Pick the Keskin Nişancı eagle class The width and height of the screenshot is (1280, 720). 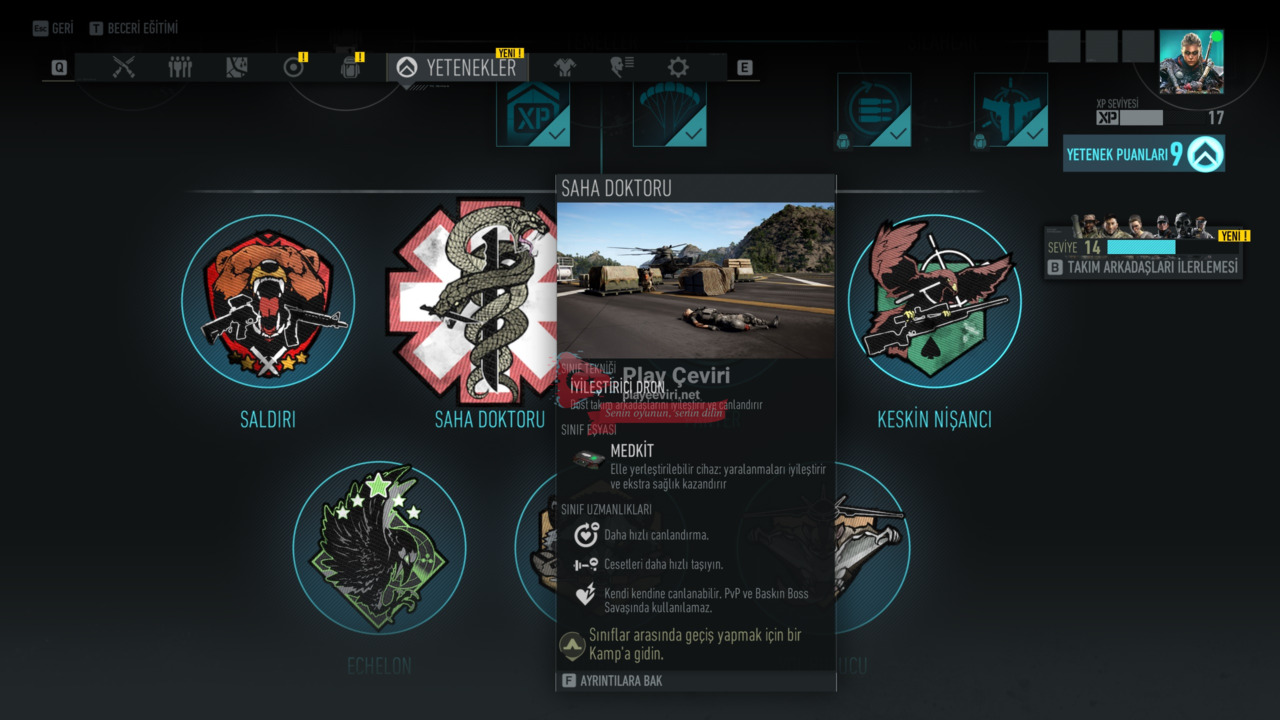pos(934,301)
